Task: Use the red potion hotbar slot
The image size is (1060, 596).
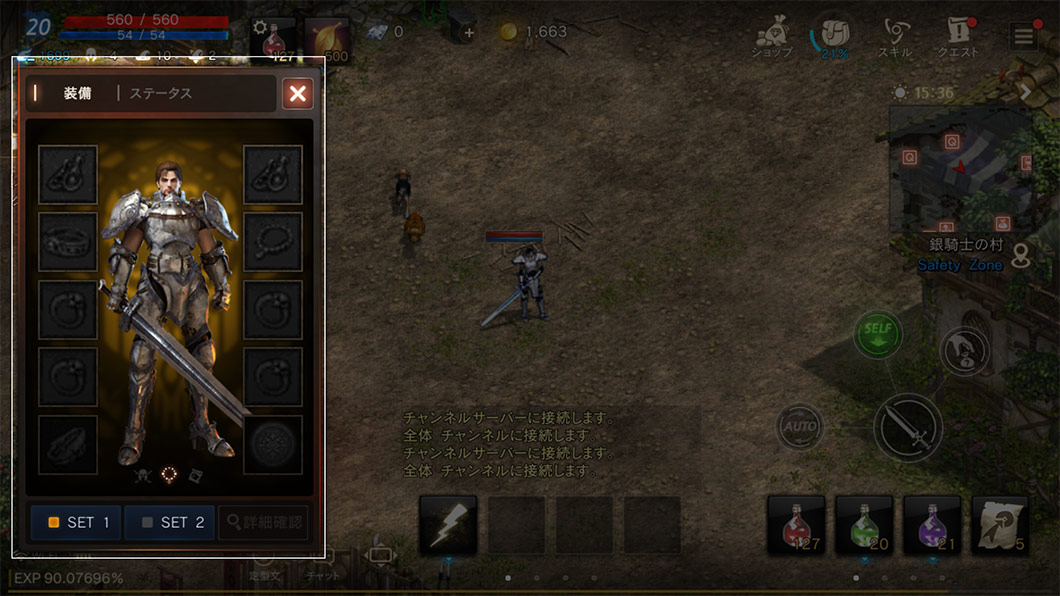Action: 796,525
